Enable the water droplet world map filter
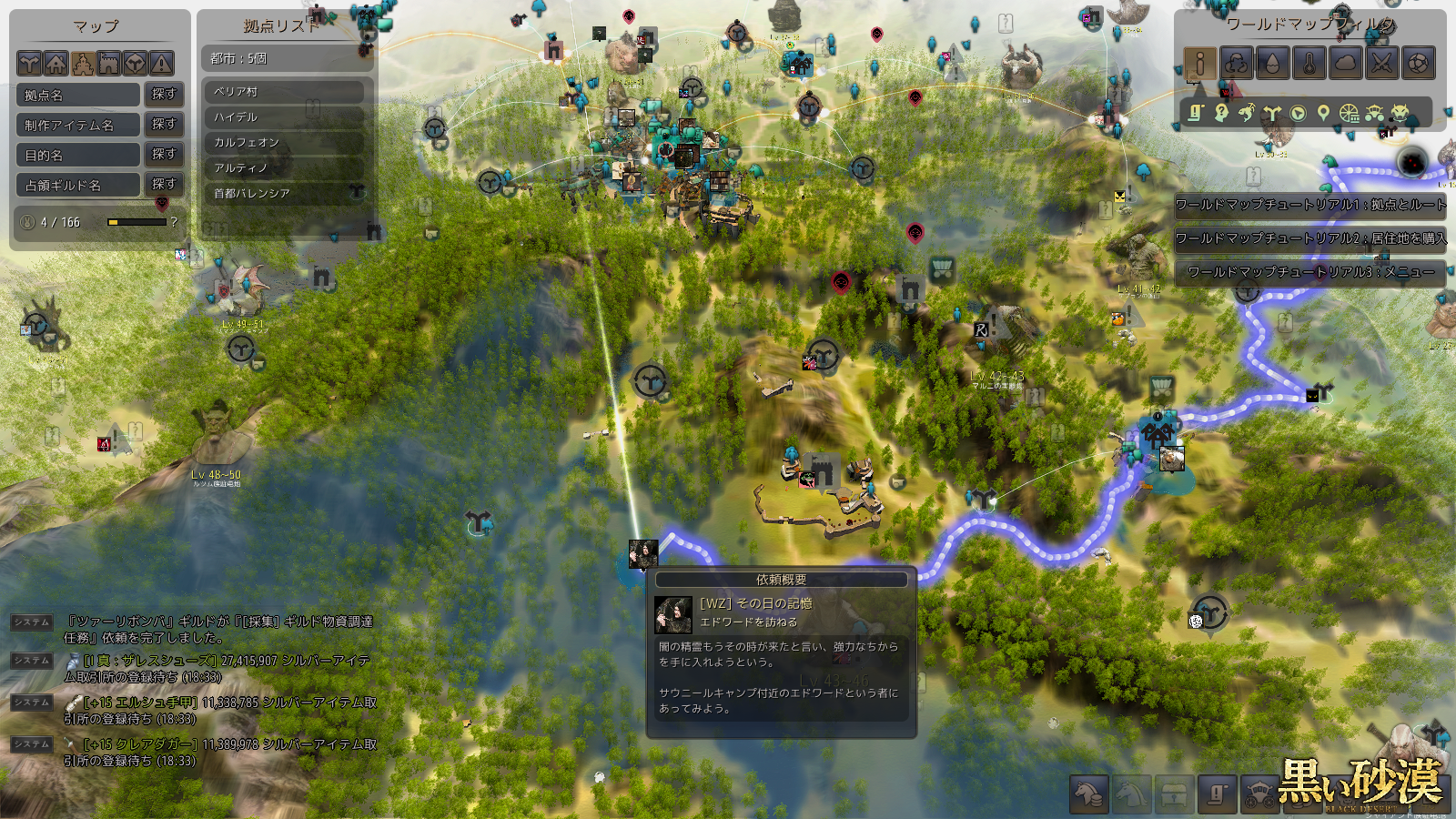Image resolution: width=1456 pixels, height=819 pixels. click(x=1272, y=63)
